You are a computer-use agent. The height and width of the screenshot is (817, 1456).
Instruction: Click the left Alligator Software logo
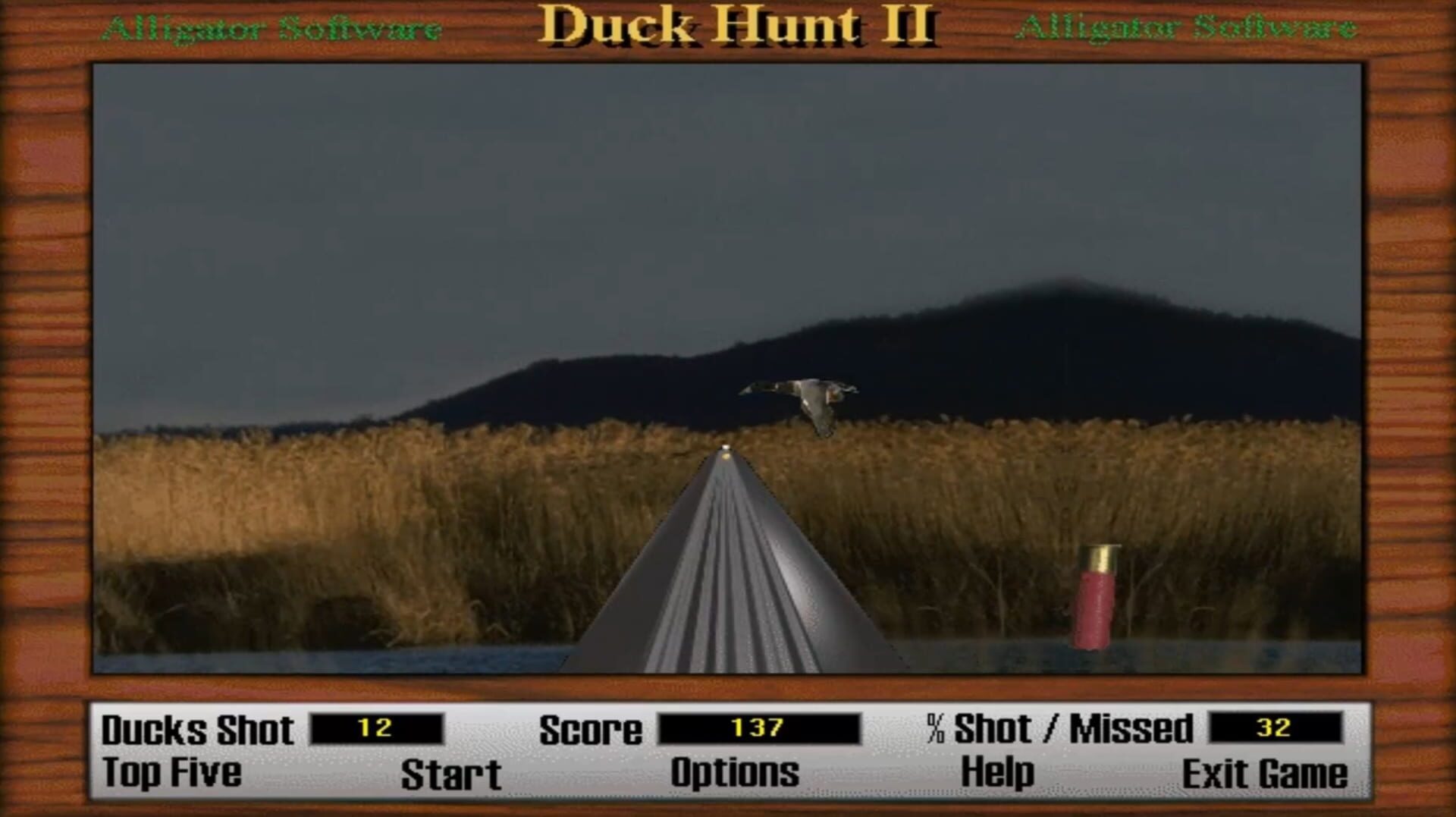275,28
